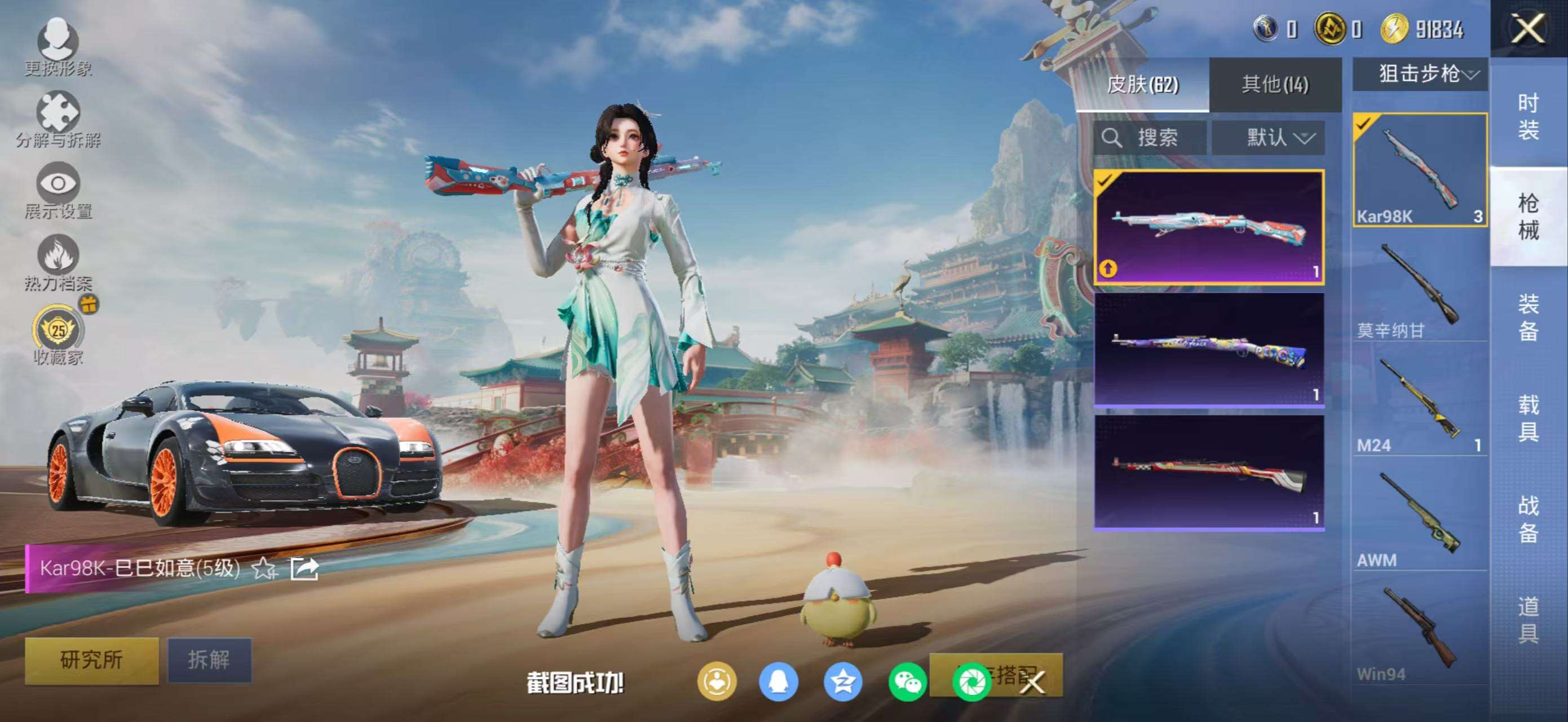Open 展示设置 display settings
The height and width of the screenshot is (722, 1568).
(x=58, y=191)
